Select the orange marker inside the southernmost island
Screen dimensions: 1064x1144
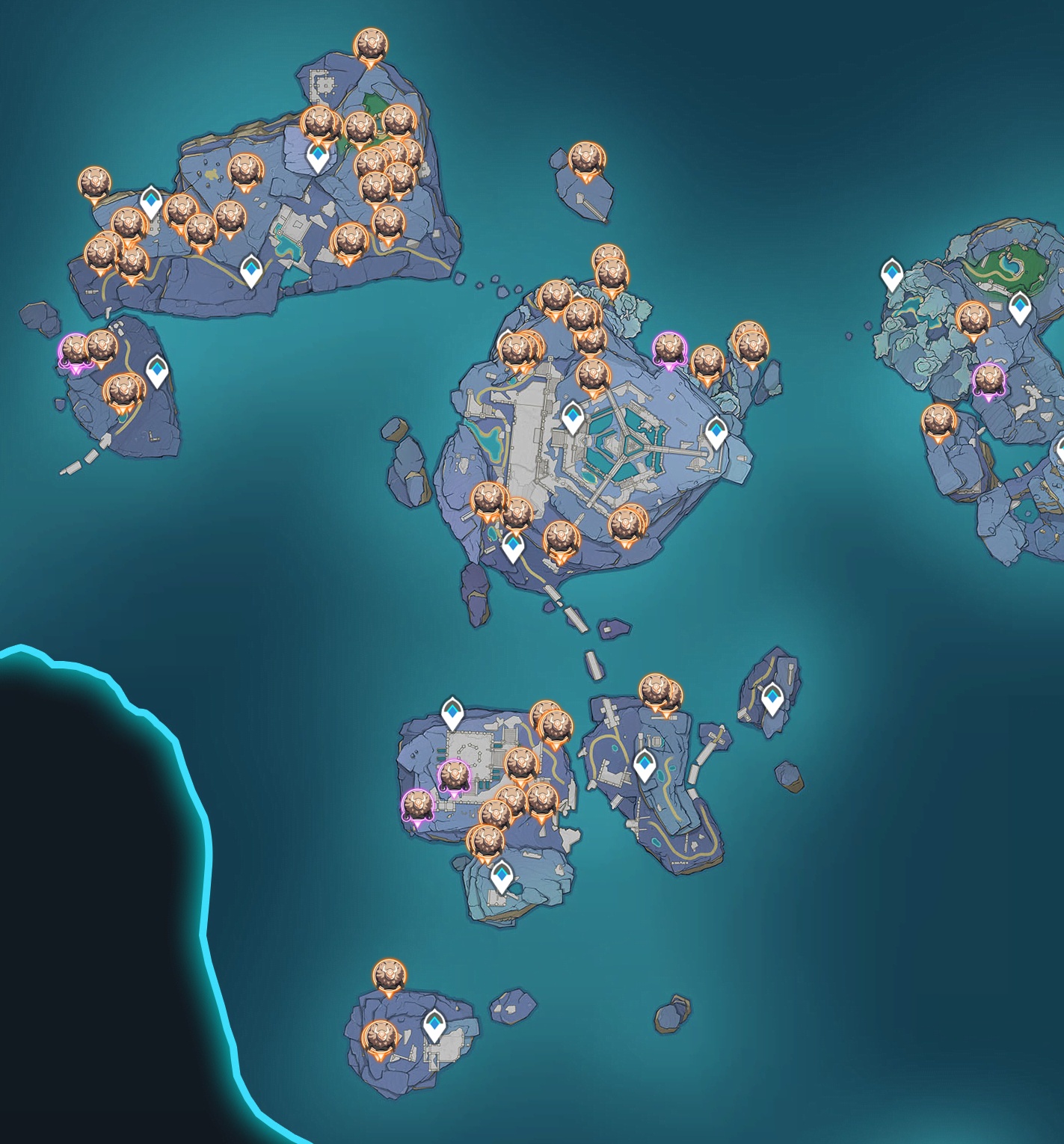point(379,1039)
